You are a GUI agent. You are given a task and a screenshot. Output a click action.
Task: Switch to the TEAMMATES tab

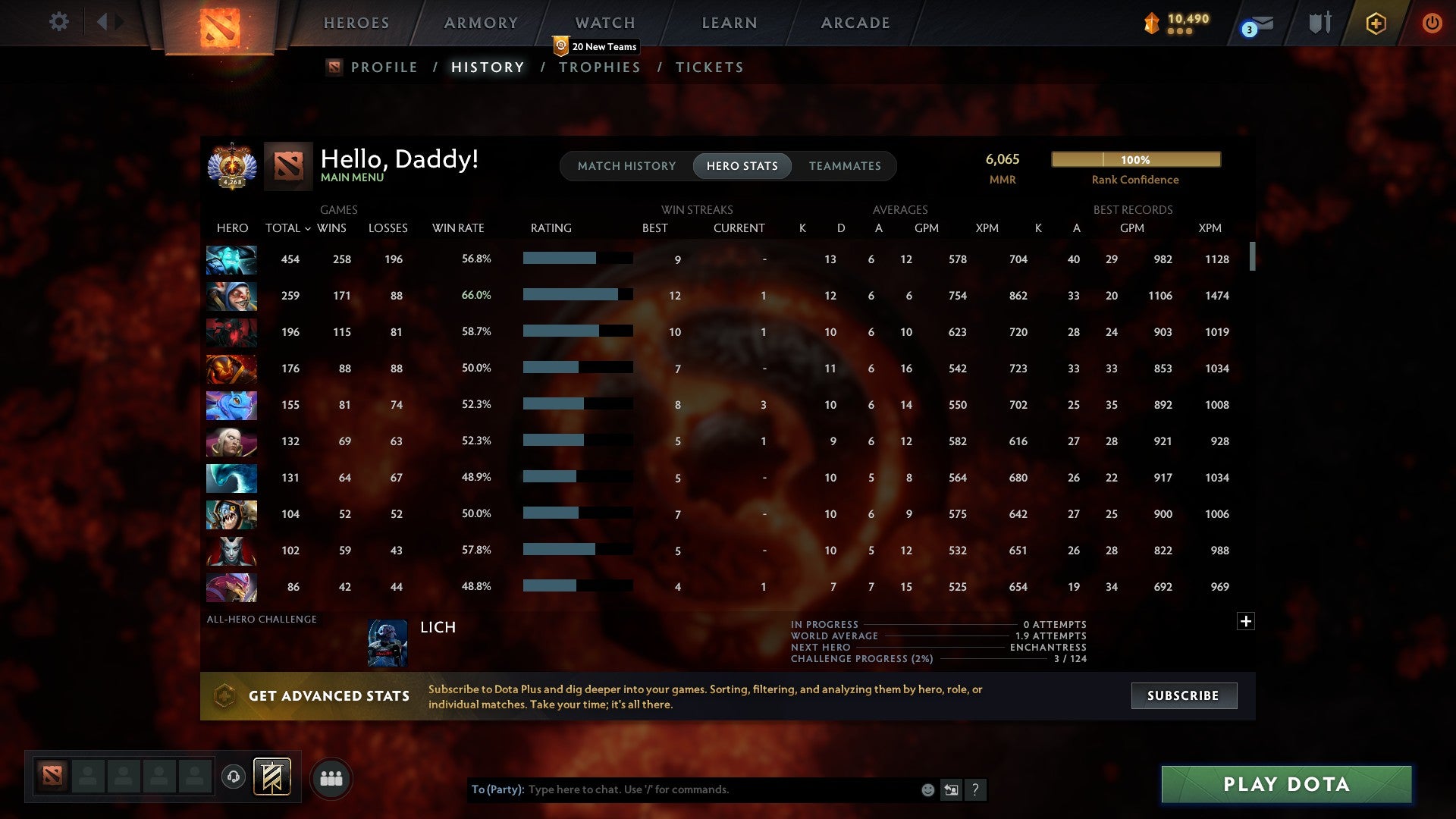[x=845, y=165]
